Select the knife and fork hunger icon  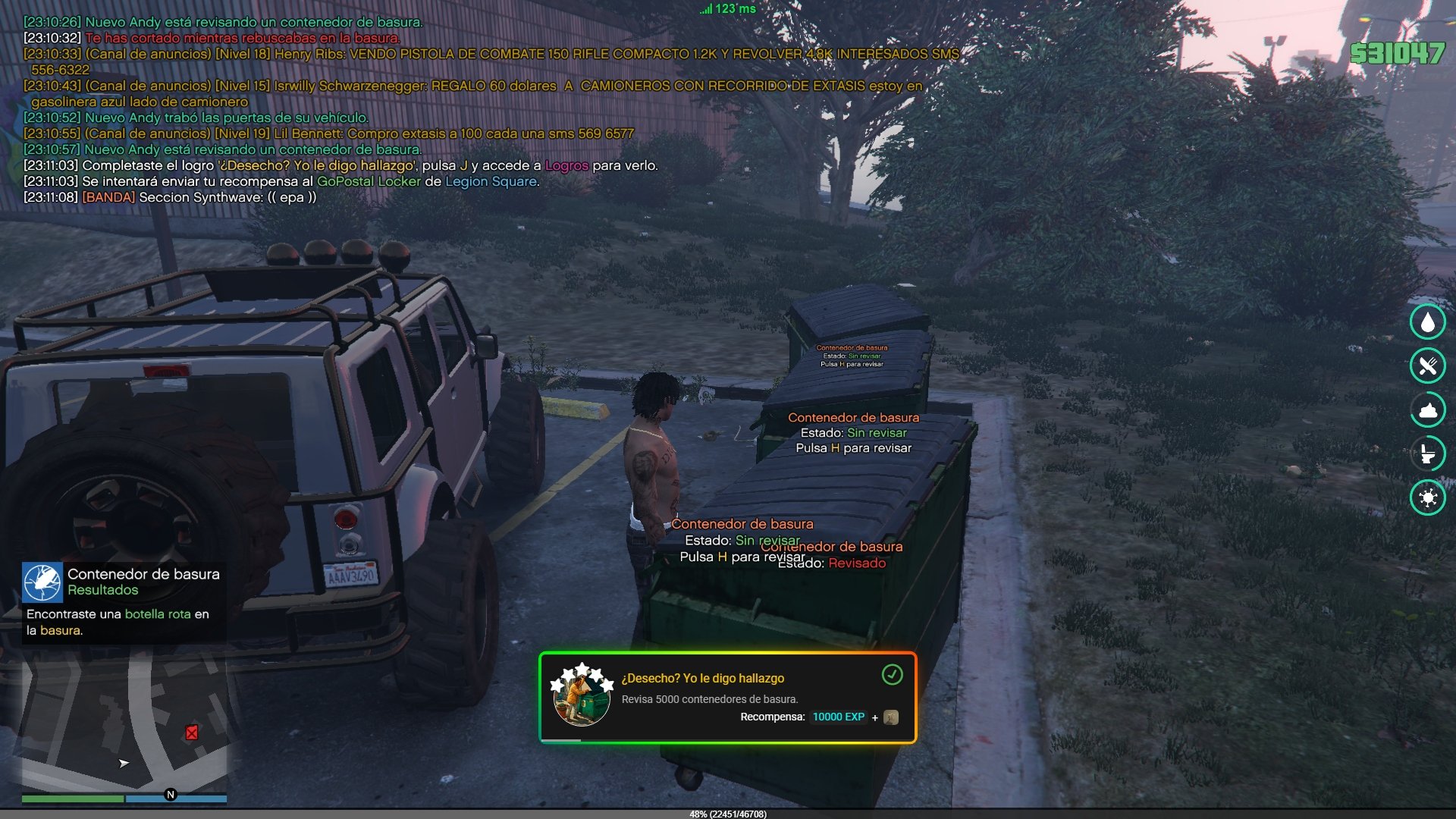click(x=1428, y=366)
